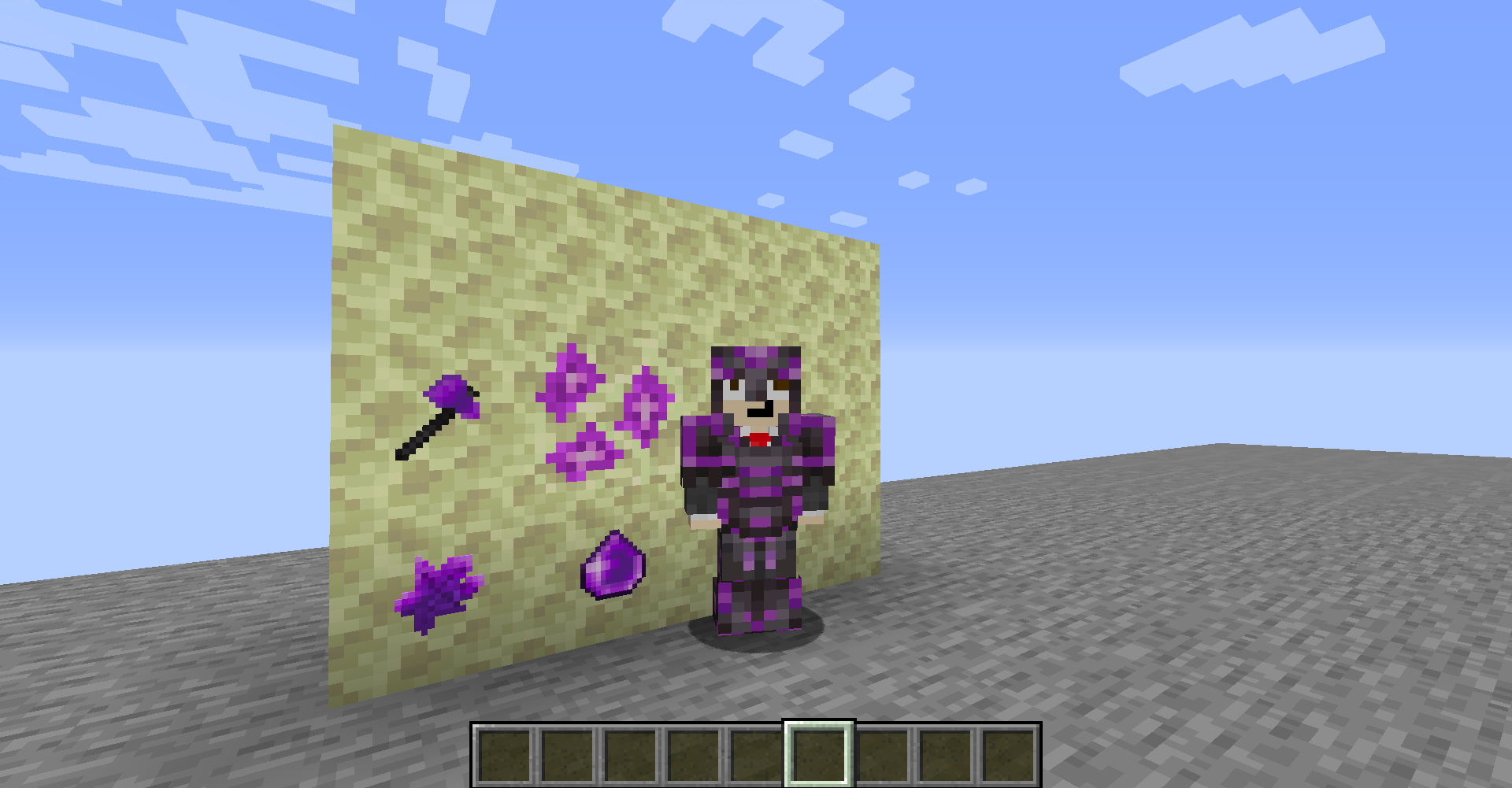Click the red gem on the chestplate

pos(758,437)
